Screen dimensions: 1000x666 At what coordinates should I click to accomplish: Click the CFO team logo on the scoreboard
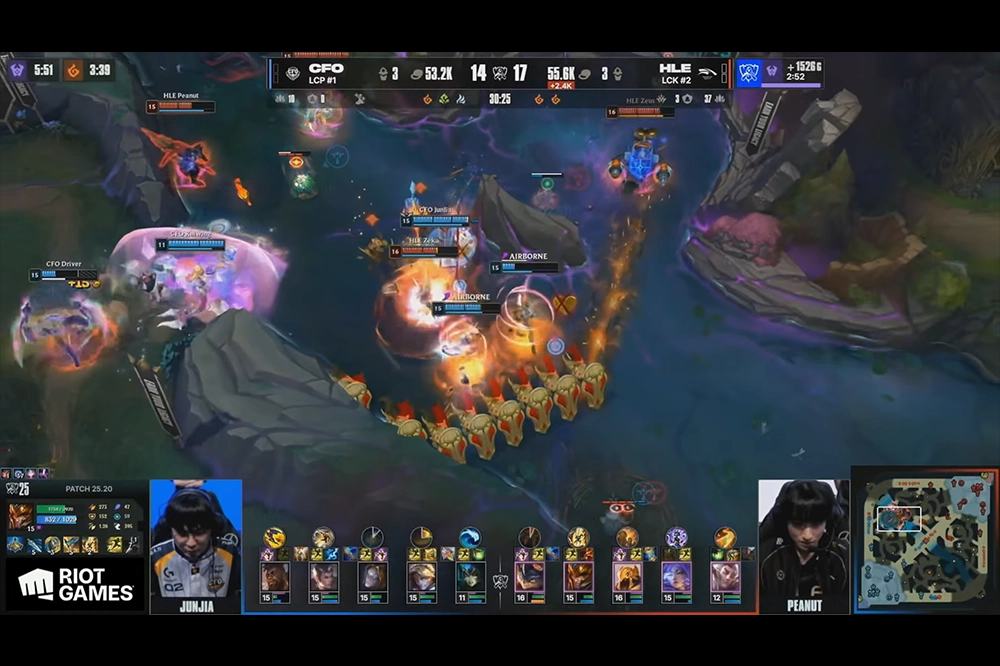pos(292,73)
